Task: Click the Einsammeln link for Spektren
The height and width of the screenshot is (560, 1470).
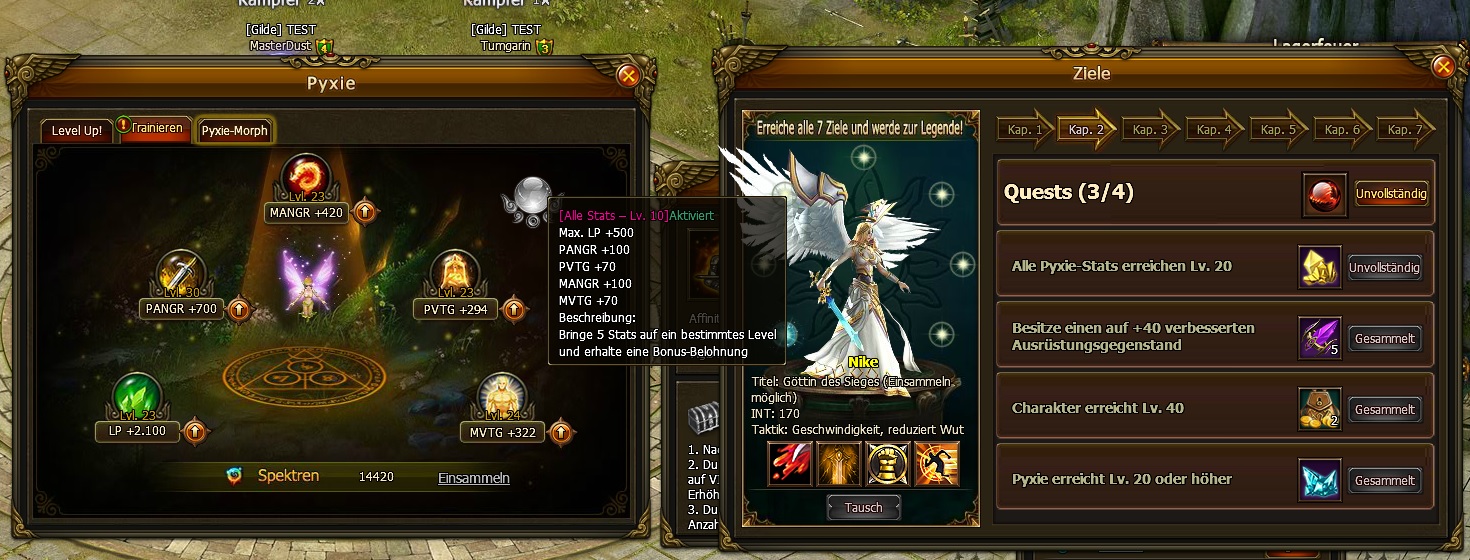Action: [x=473, y=478]
